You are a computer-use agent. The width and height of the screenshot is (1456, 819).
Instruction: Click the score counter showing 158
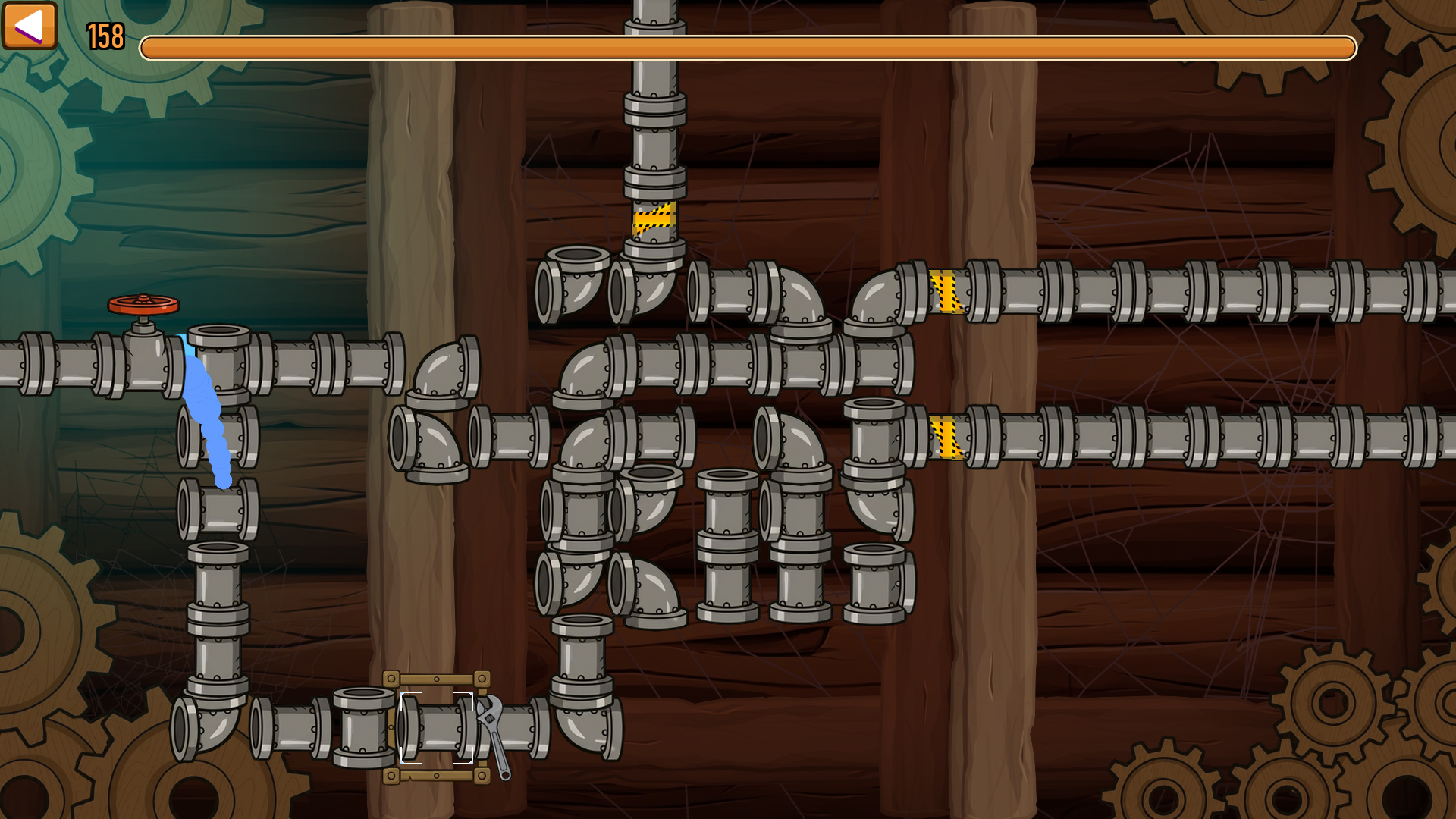pos(105,34)
